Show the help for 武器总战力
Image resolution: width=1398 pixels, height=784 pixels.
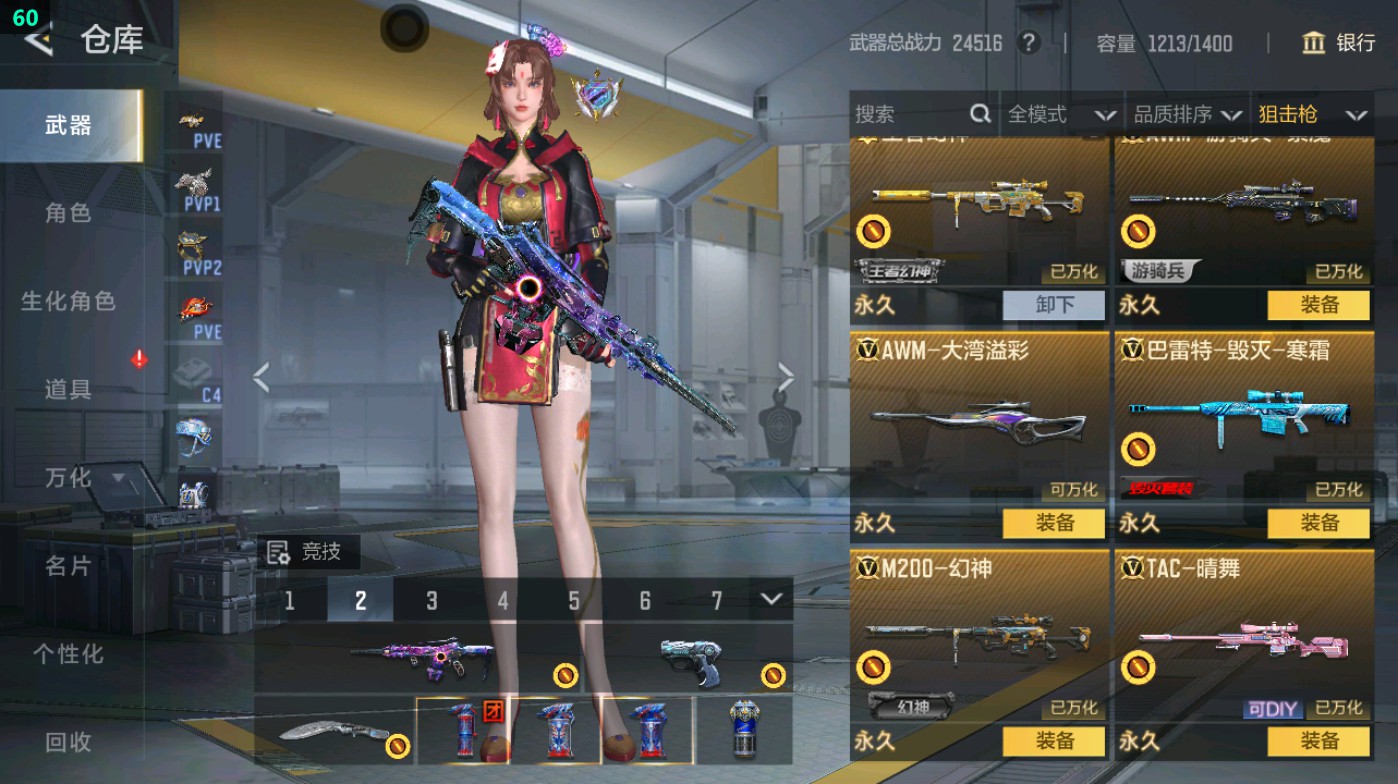(1027, 43)
